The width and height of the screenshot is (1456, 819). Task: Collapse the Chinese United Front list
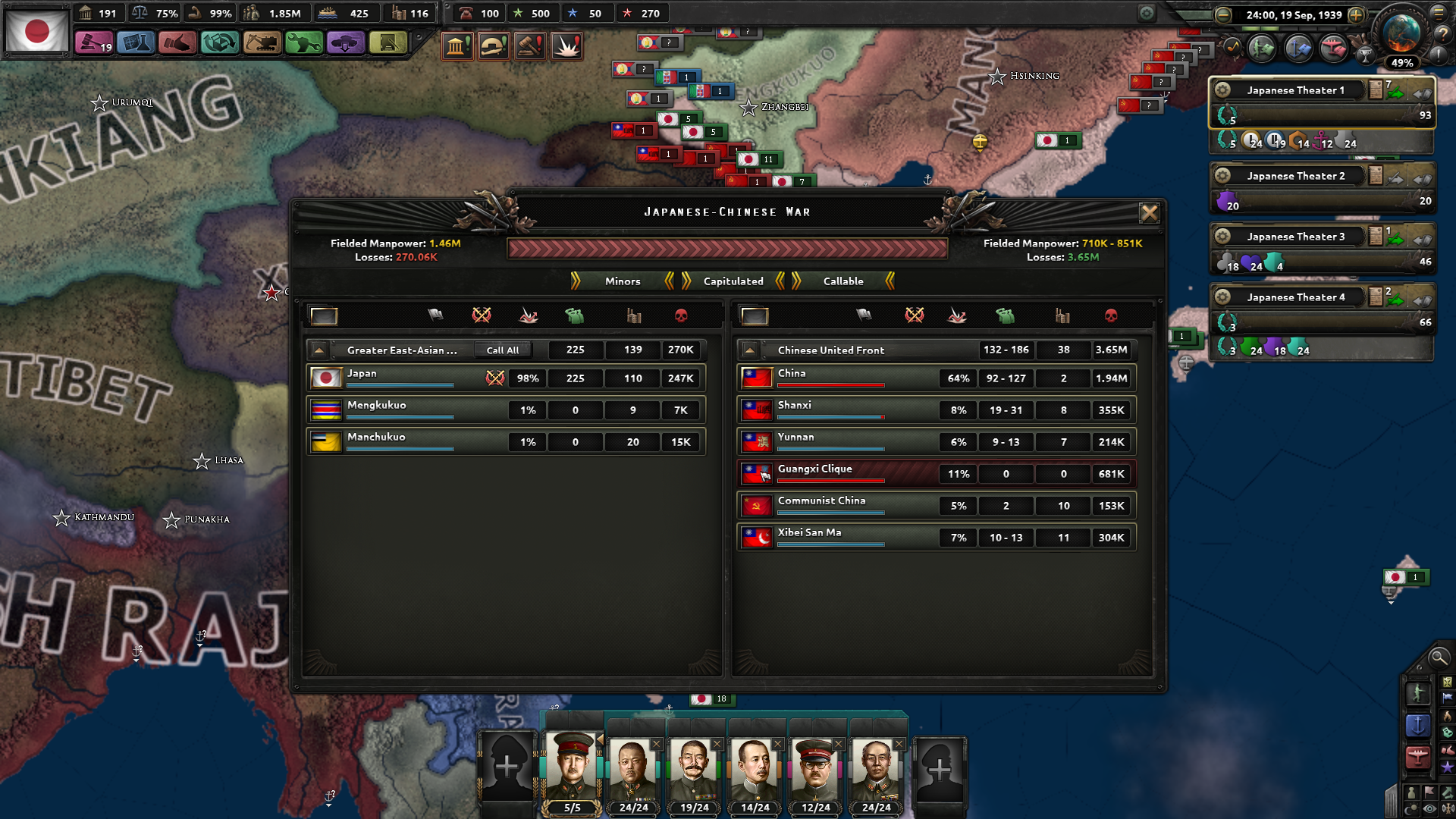749,350
